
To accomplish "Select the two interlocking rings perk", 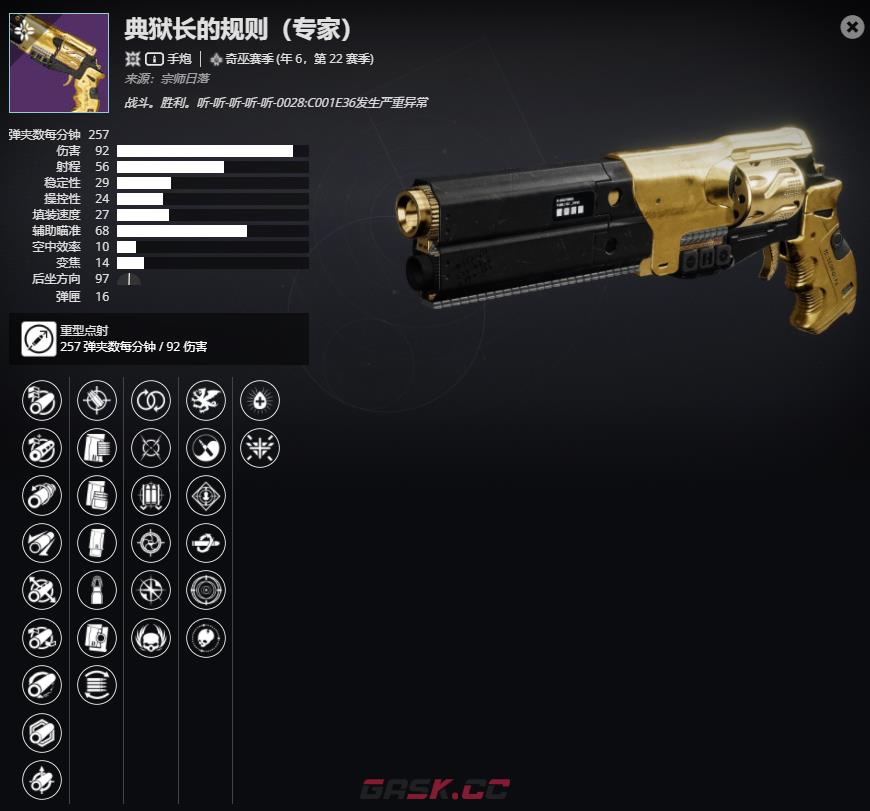I will pyautogui.click(x=151, y=401).
